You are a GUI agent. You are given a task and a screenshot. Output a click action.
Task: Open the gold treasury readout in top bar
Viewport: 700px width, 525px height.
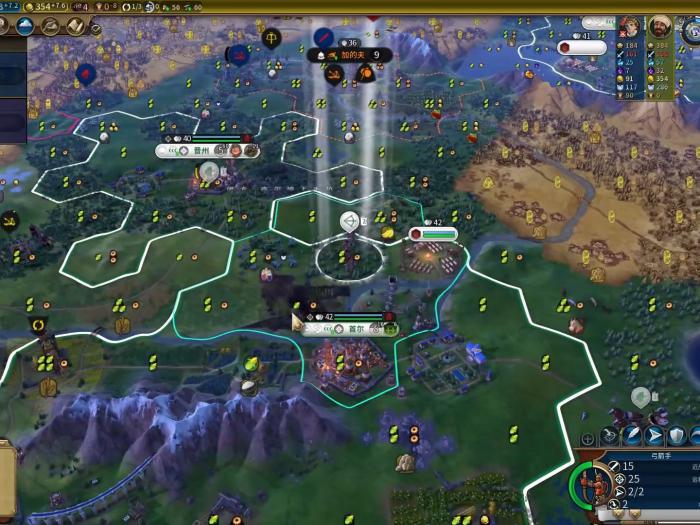(x=45, y=7)
